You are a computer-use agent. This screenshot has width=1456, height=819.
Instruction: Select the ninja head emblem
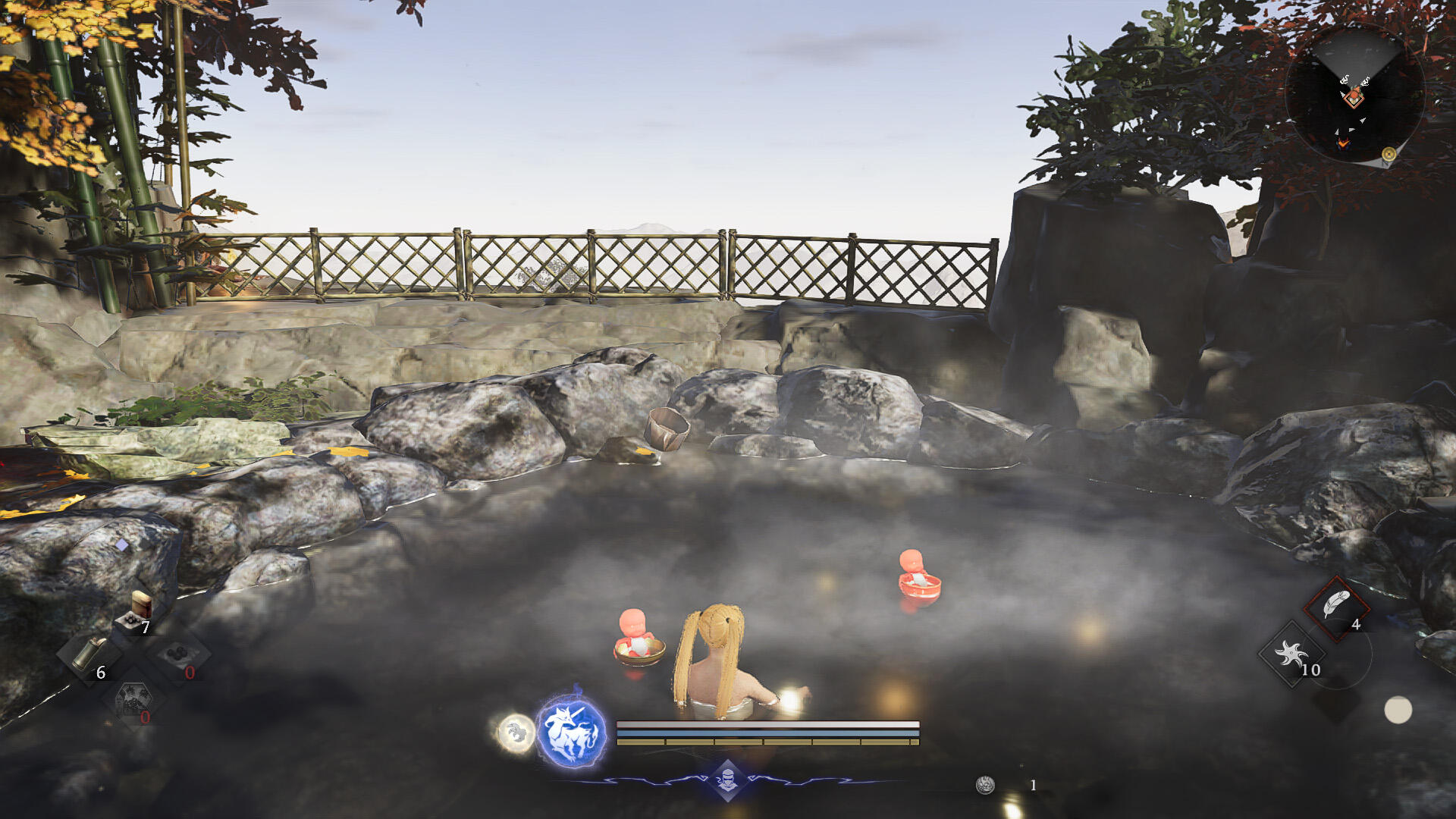point(728,780)
